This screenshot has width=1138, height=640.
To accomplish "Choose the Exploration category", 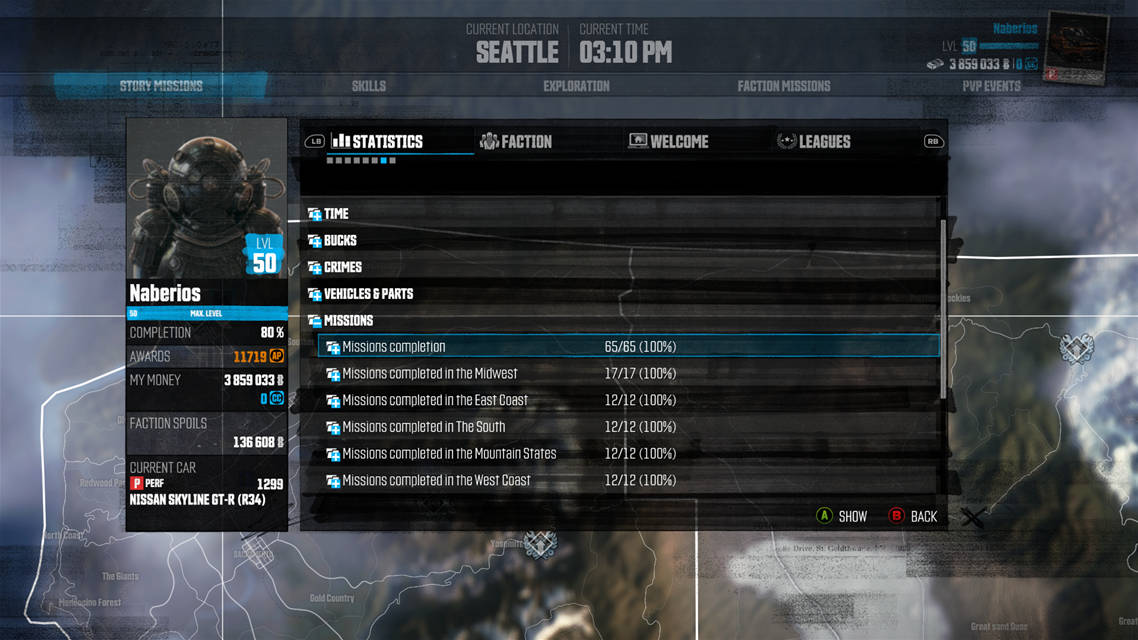I will (x=576, y=86).
